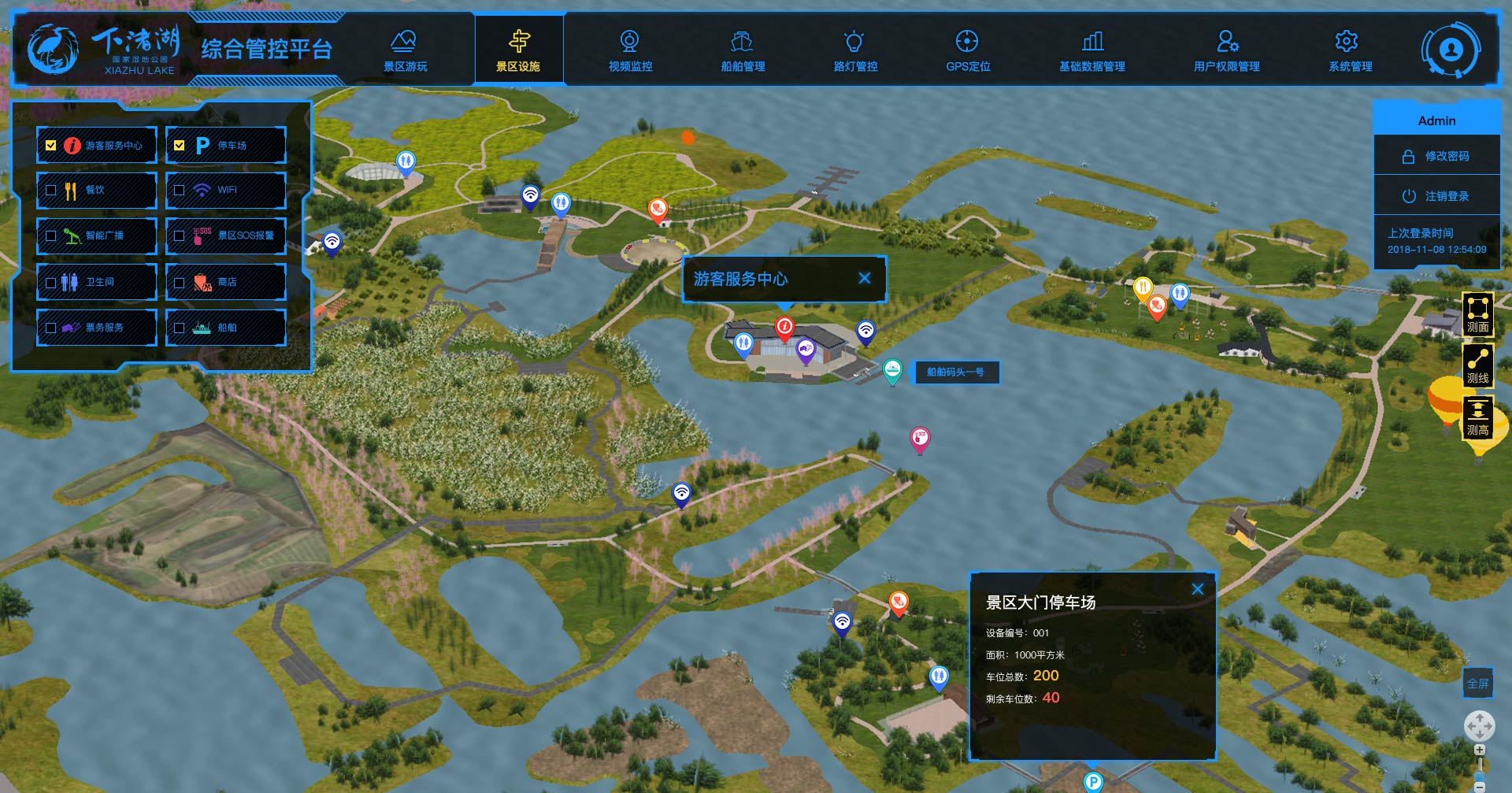1512x793 pixels.
Task: Tick the 景区SOS报警 filter
Action: click(x=180, y=235)
